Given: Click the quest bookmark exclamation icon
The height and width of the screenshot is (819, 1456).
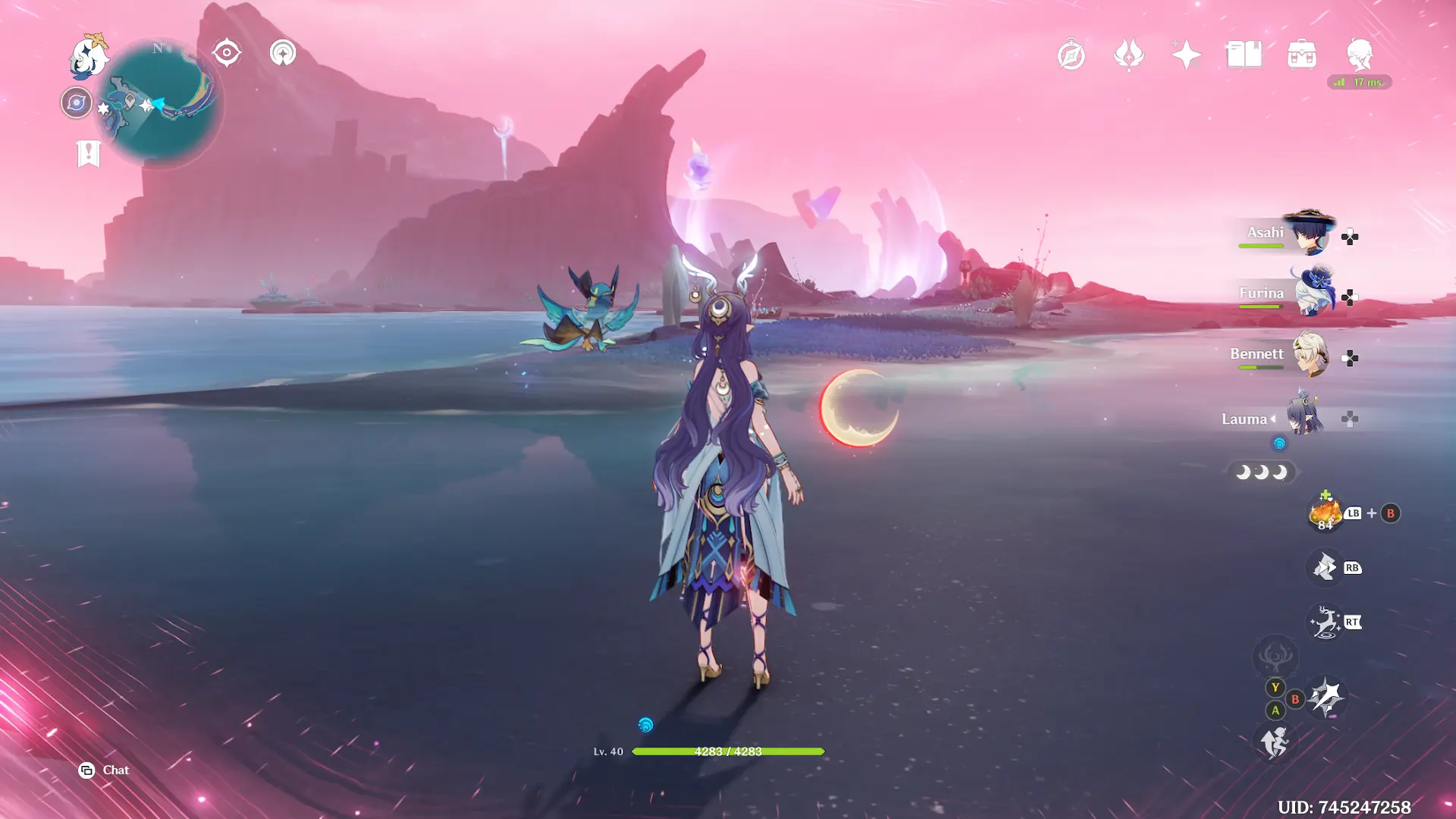Looking at the screenshot, I should tap(89, 153).
